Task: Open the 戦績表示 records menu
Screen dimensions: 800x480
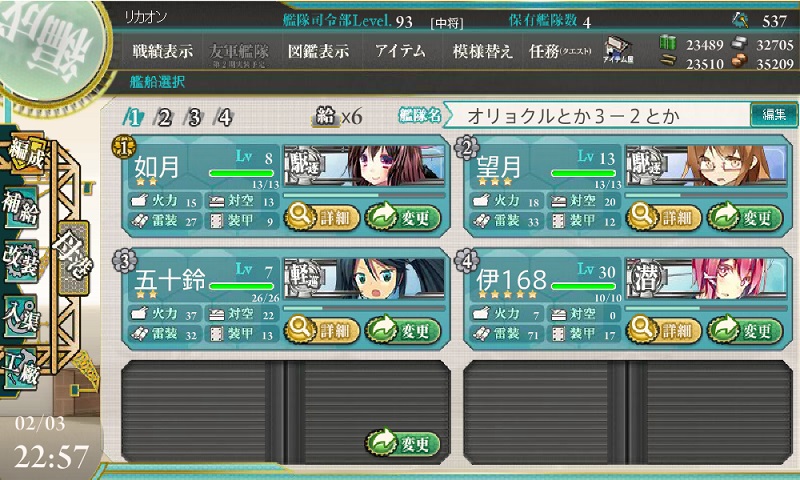Action: pyautogui.click(x=165, y=51)
